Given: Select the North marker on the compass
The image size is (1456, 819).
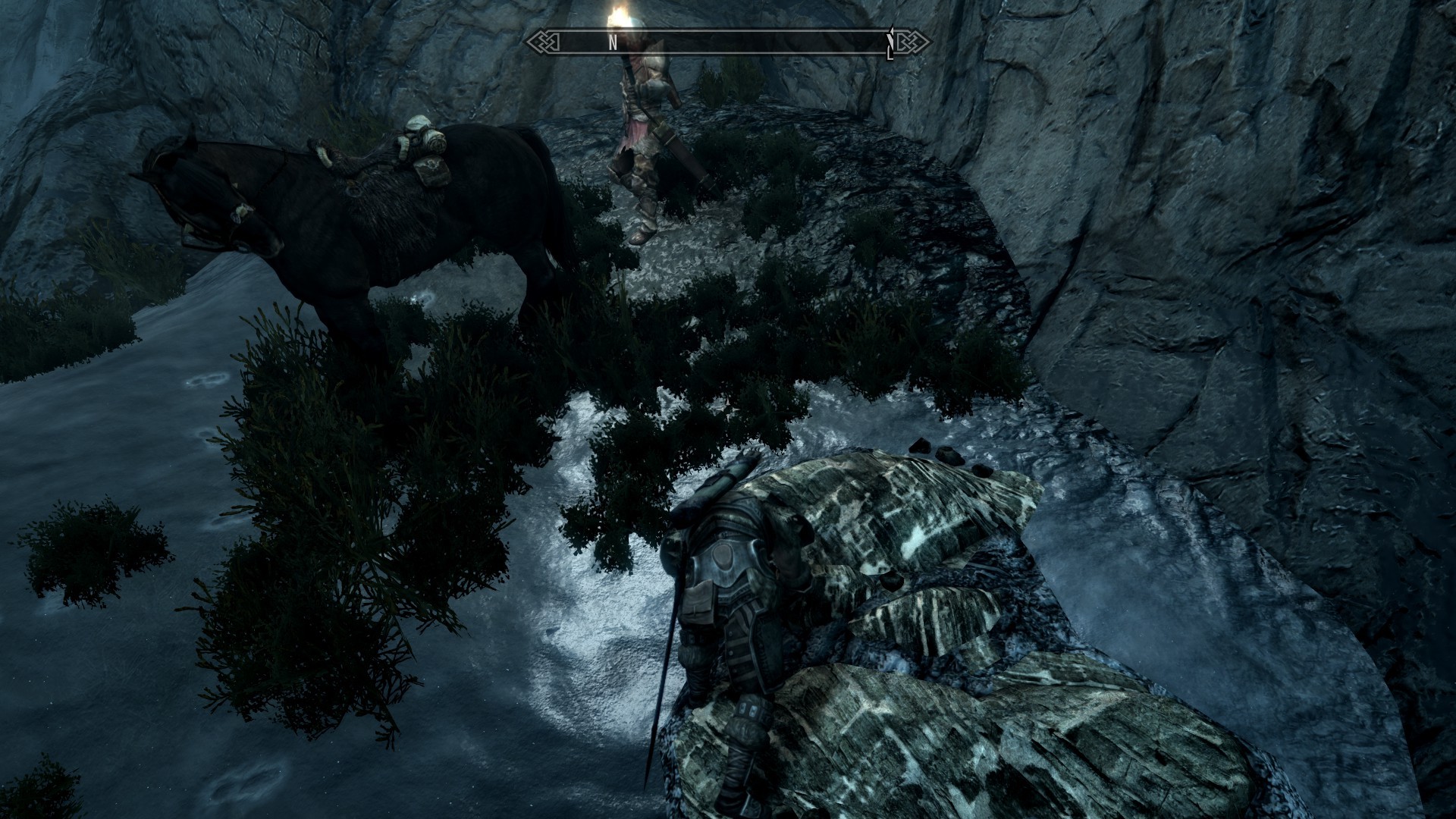Looking at the screenshot, I should 613,43.
